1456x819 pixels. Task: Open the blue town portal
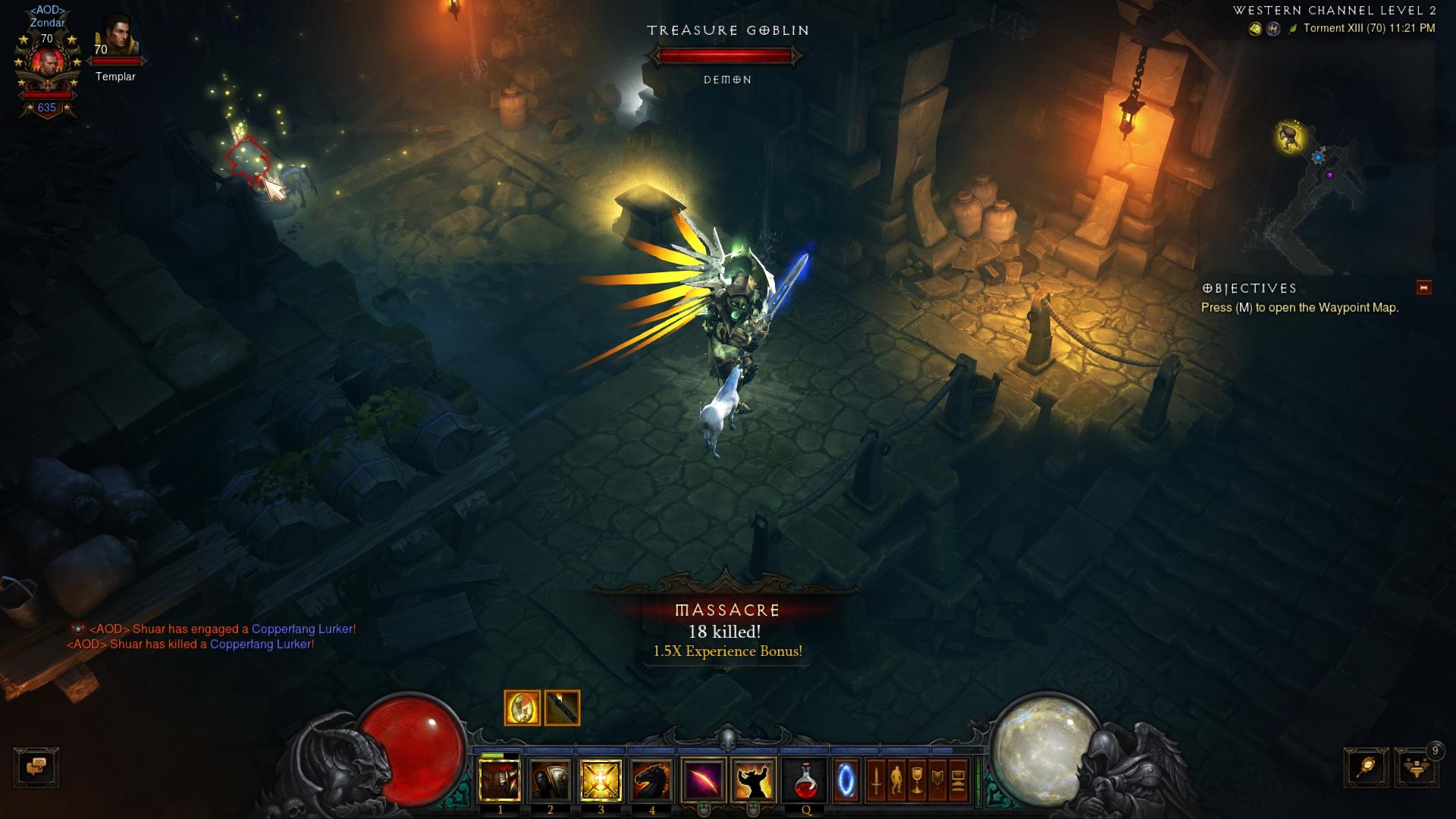[846, 781]
